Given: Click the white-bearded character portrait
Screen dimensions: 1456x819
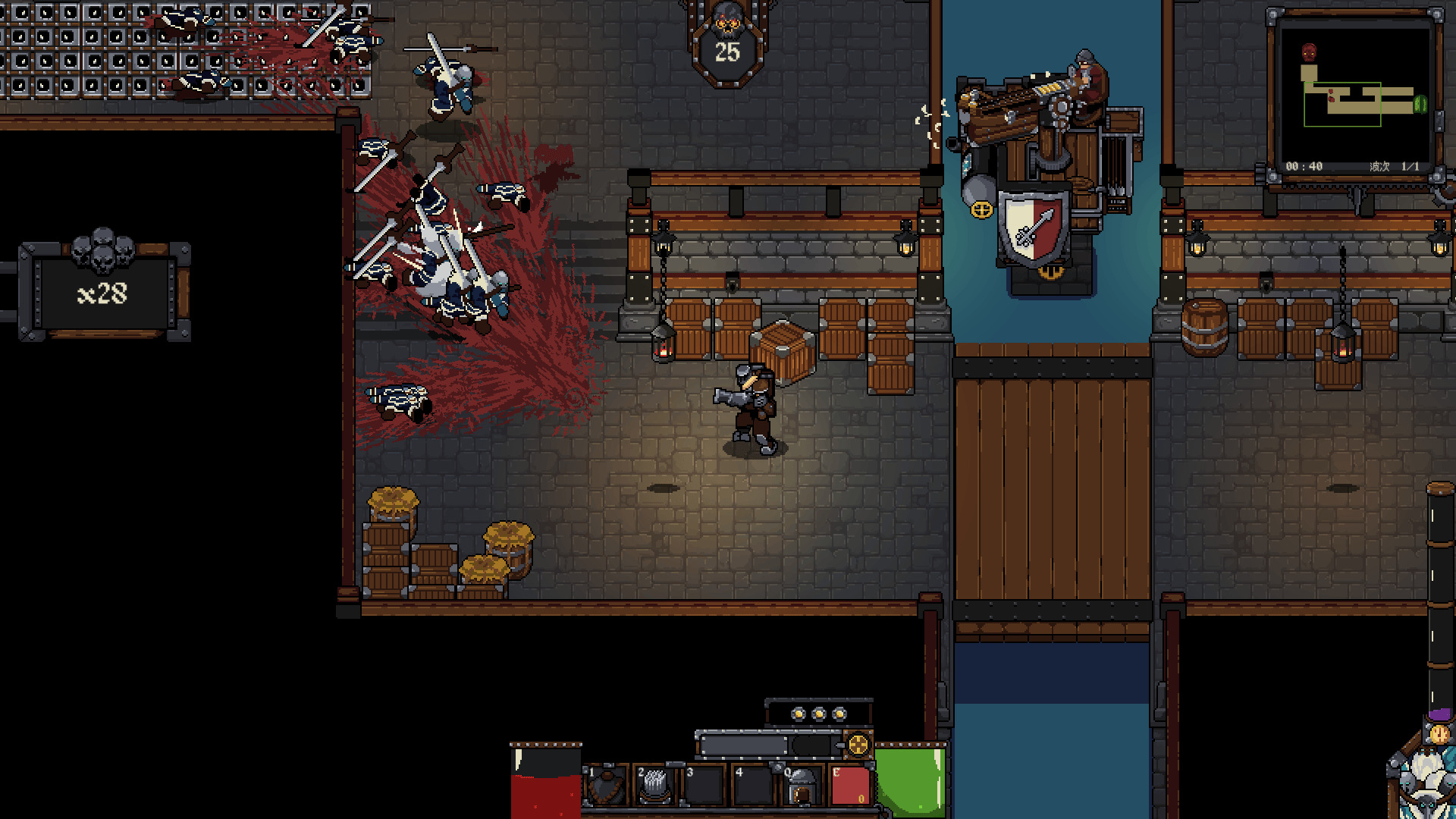Looking at the screenshot, I should [1426, 781].
